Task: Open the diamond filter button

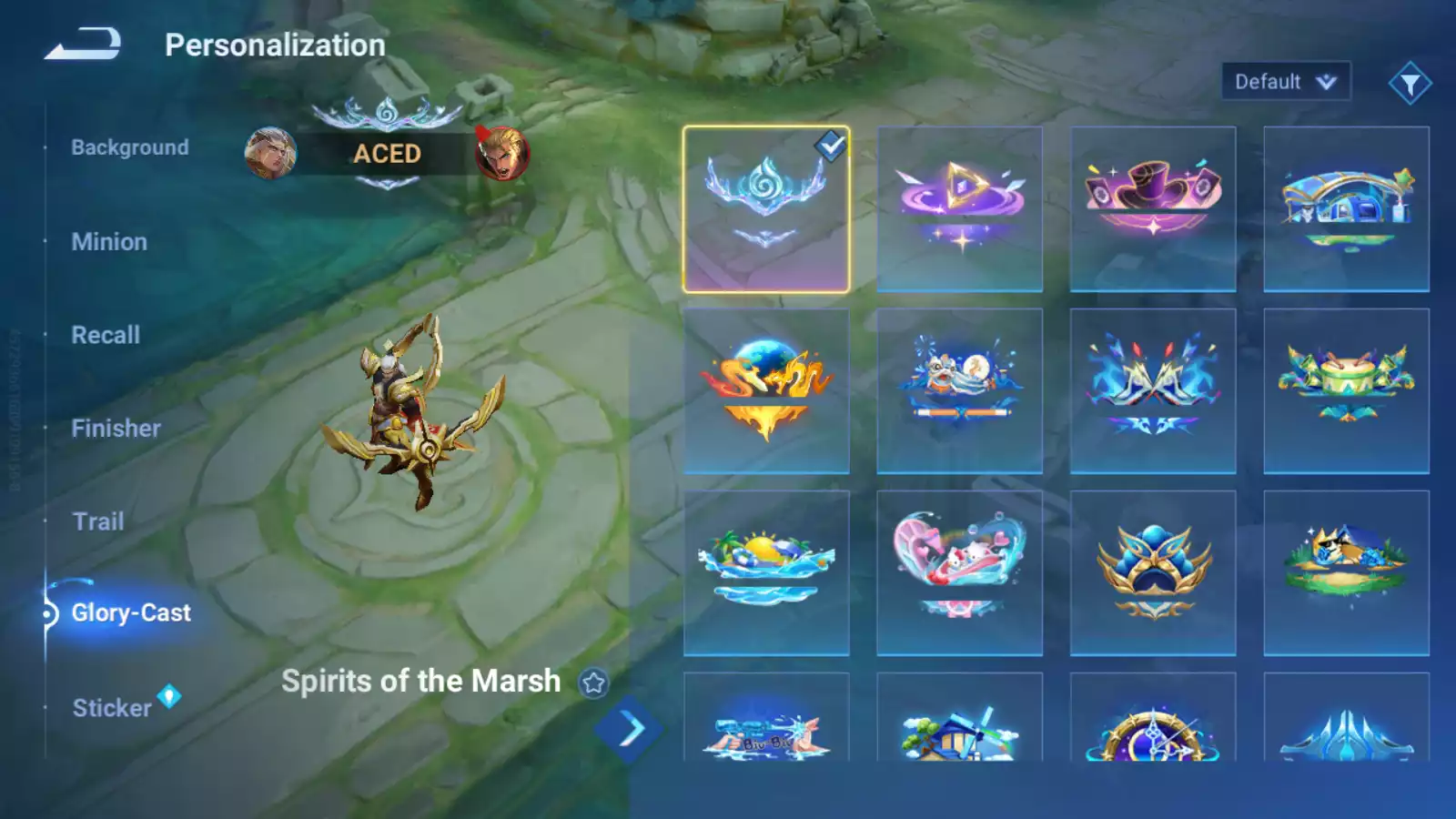Action: [x=1410, y=84]
